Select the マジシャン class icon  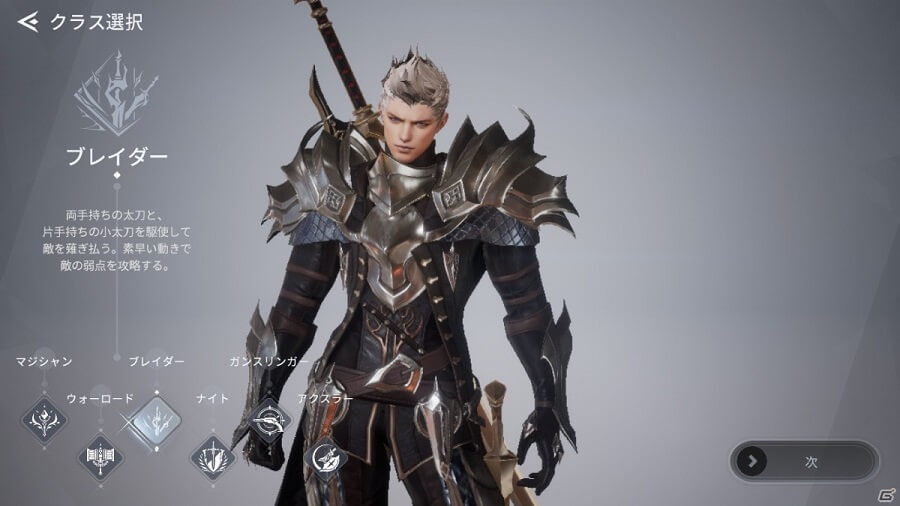coord(44,417)
